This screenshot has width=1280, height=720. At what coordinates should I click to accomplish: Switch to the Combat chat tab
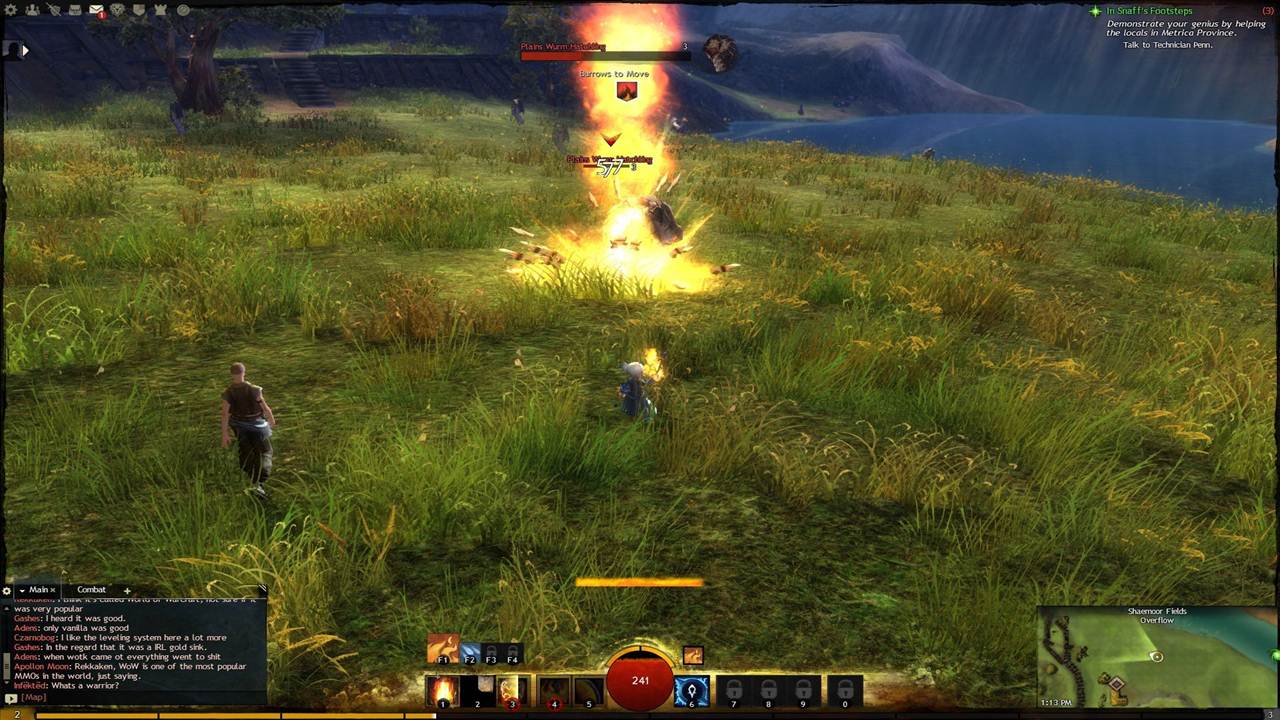pyautogui.click(x=91, y=590)
